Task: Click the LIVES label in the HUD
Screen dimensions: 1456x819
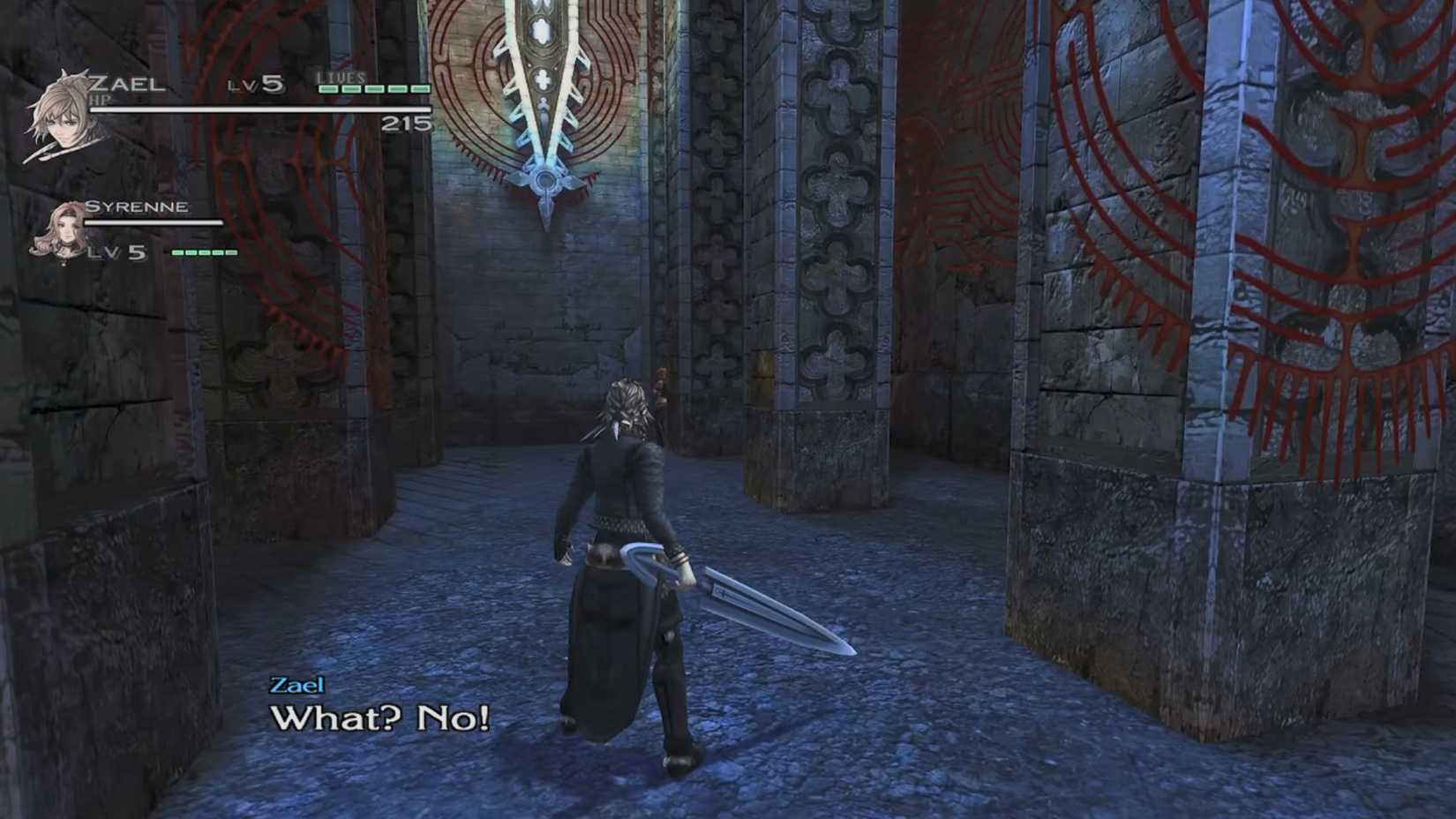Action: coord(340,78)
